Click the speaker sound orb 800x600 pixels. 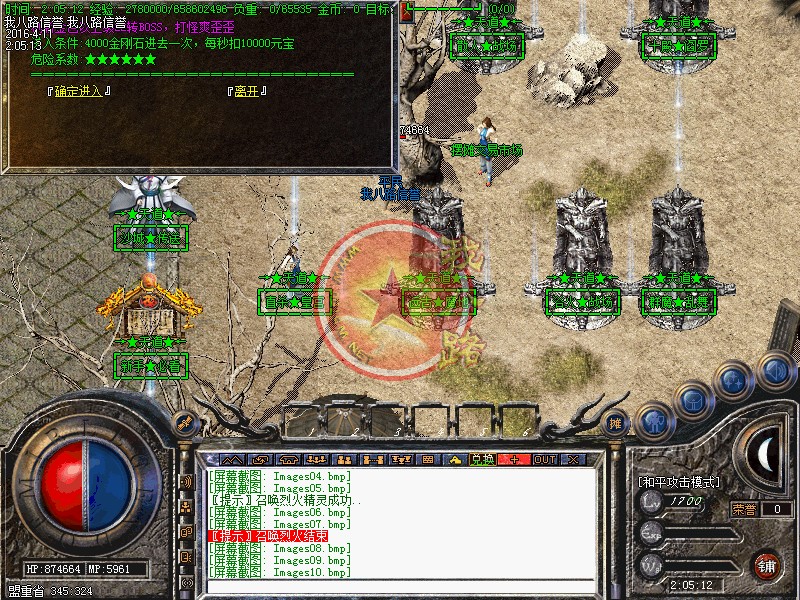775,371
